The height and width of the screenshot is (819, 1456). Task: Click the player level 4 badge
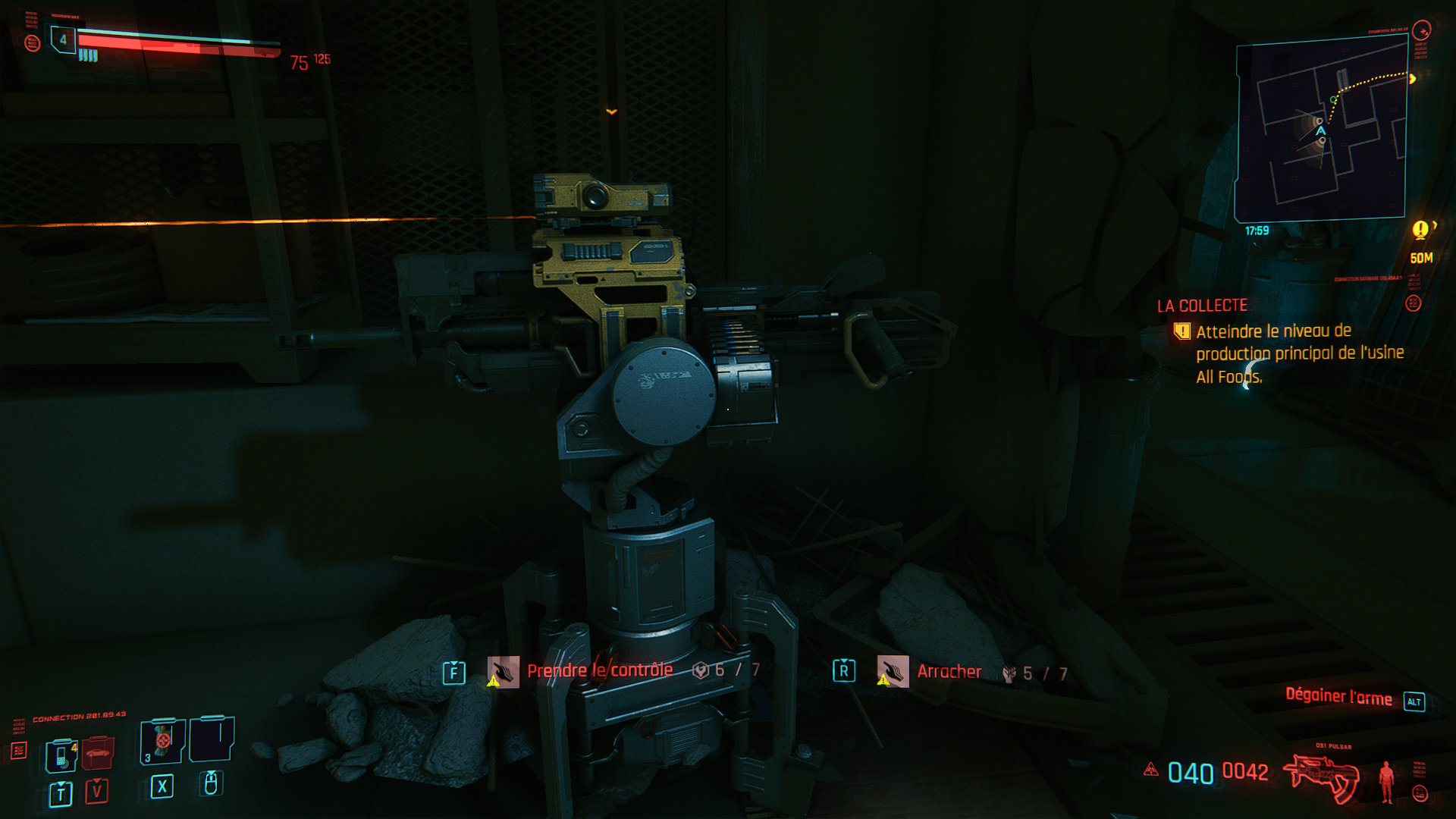coord(63,39)
